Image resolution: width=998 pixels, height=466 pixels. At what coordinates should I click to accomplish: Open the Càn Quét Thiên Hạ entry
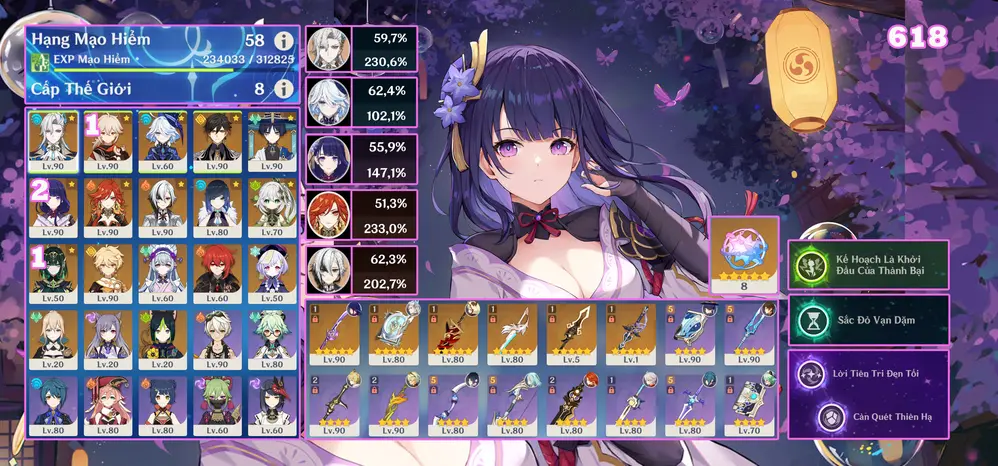[868, 415]
